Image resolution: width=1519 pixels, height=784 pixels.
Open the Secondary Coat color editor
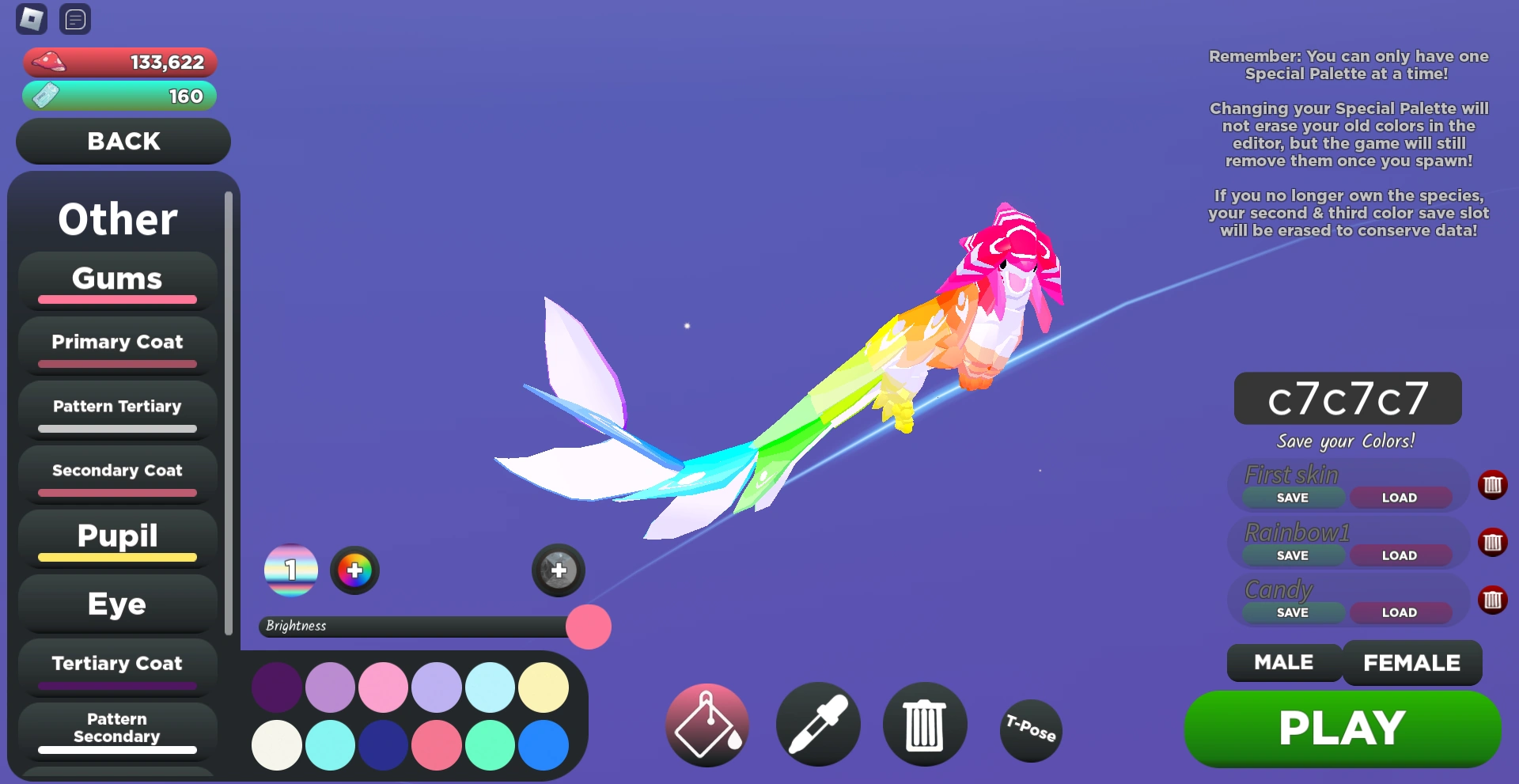[116, 475]
